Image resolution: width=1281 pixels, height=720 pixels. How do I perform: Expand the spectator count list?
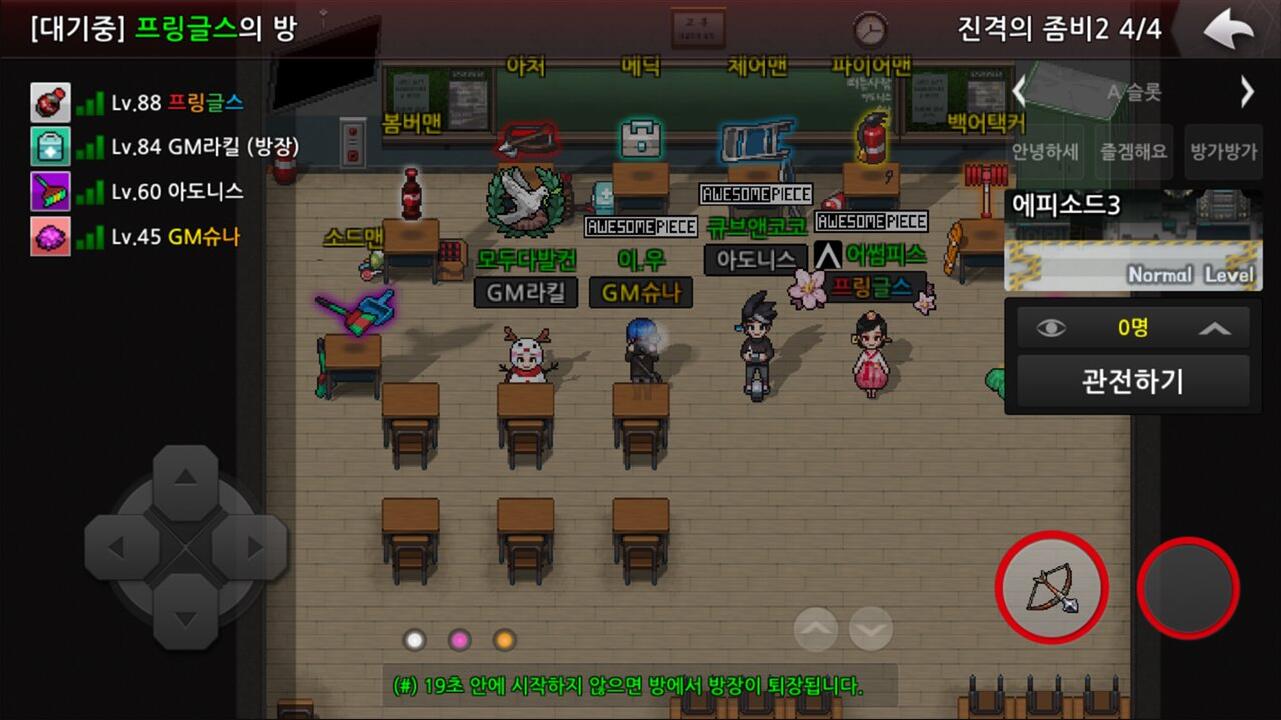coord(1215,328)
